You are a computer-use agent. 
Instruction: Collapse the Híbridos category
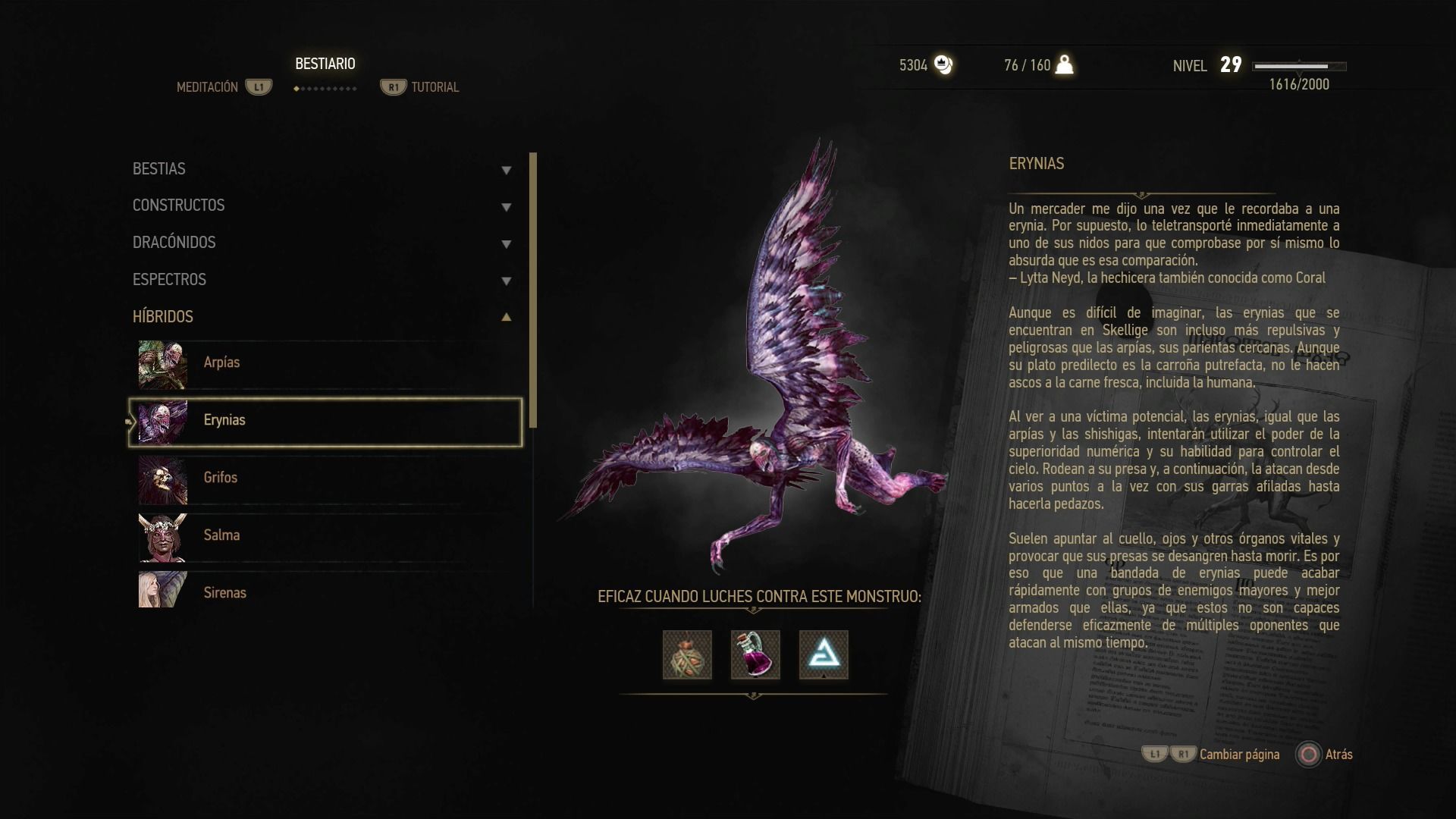322,317
